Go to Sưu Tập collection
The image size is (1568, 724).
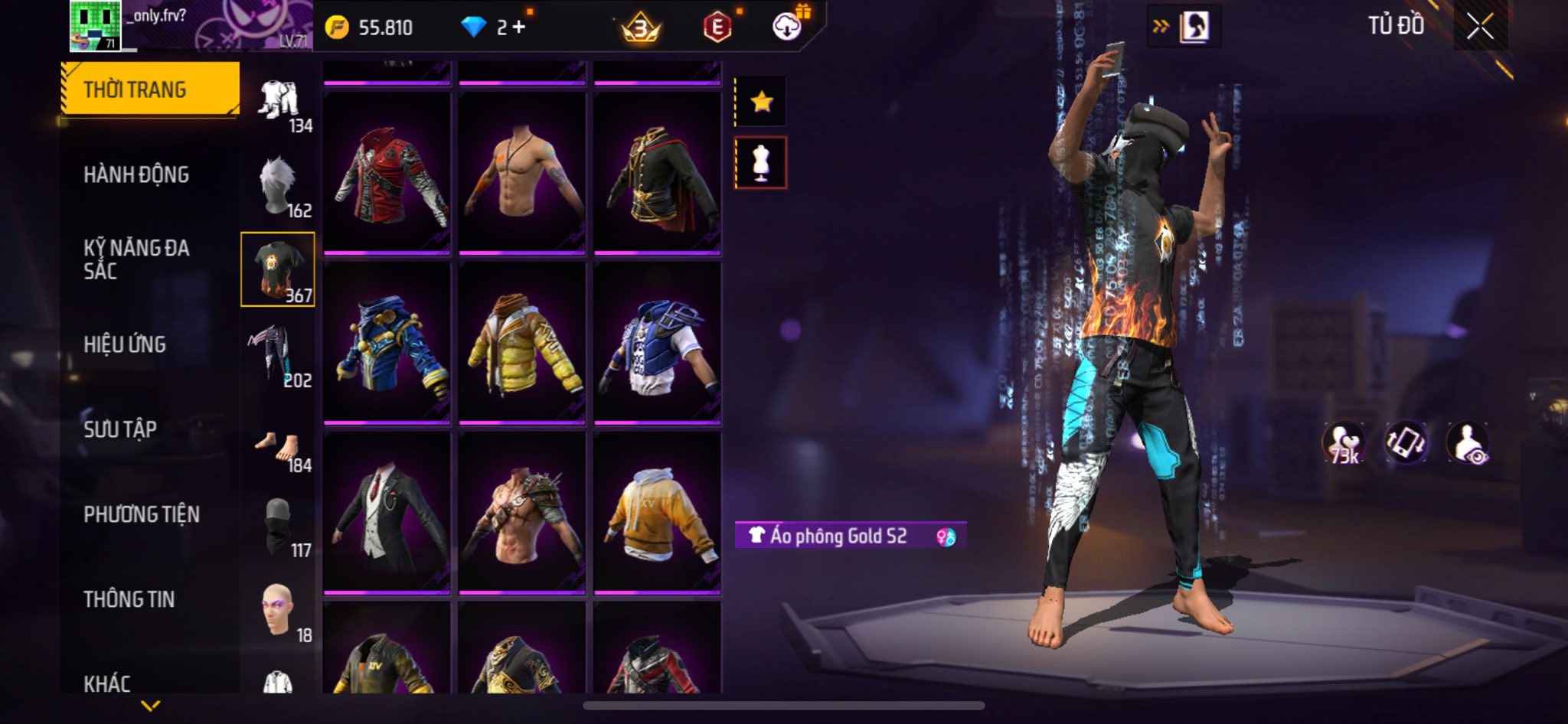point(120,429)
